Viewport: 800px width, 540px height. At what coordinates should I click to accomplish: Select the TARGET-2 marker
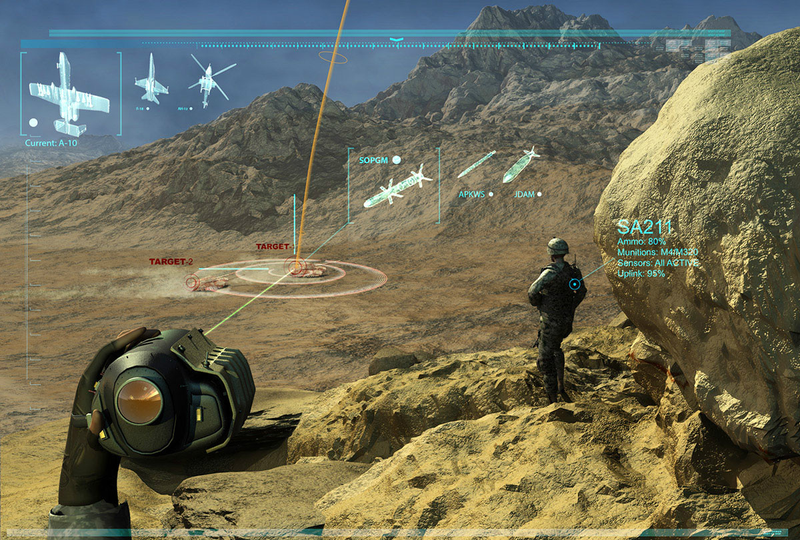(x=206, y=283)
